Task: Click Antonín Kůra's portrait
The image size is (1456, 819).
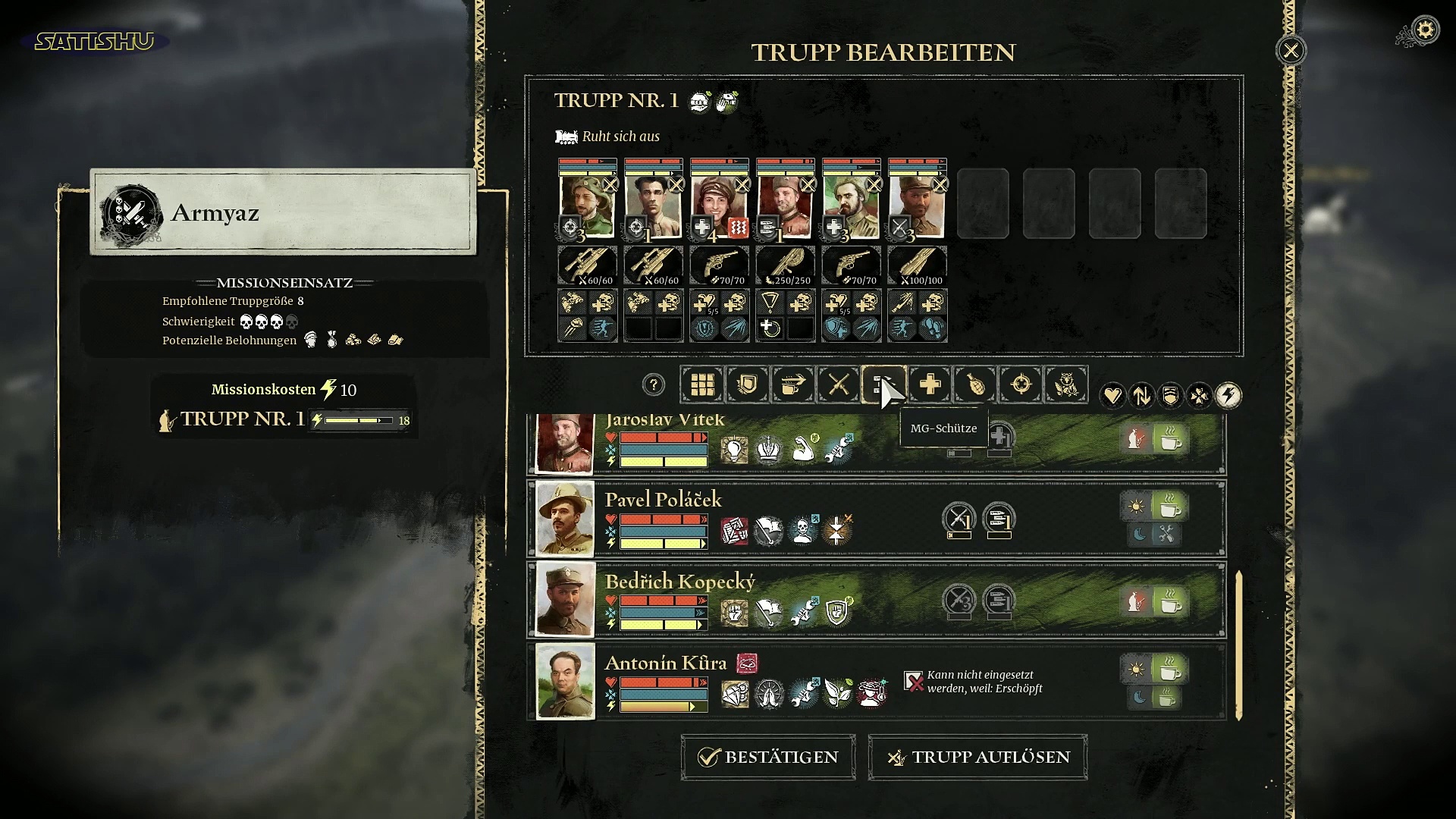Action: click(565, 681)
